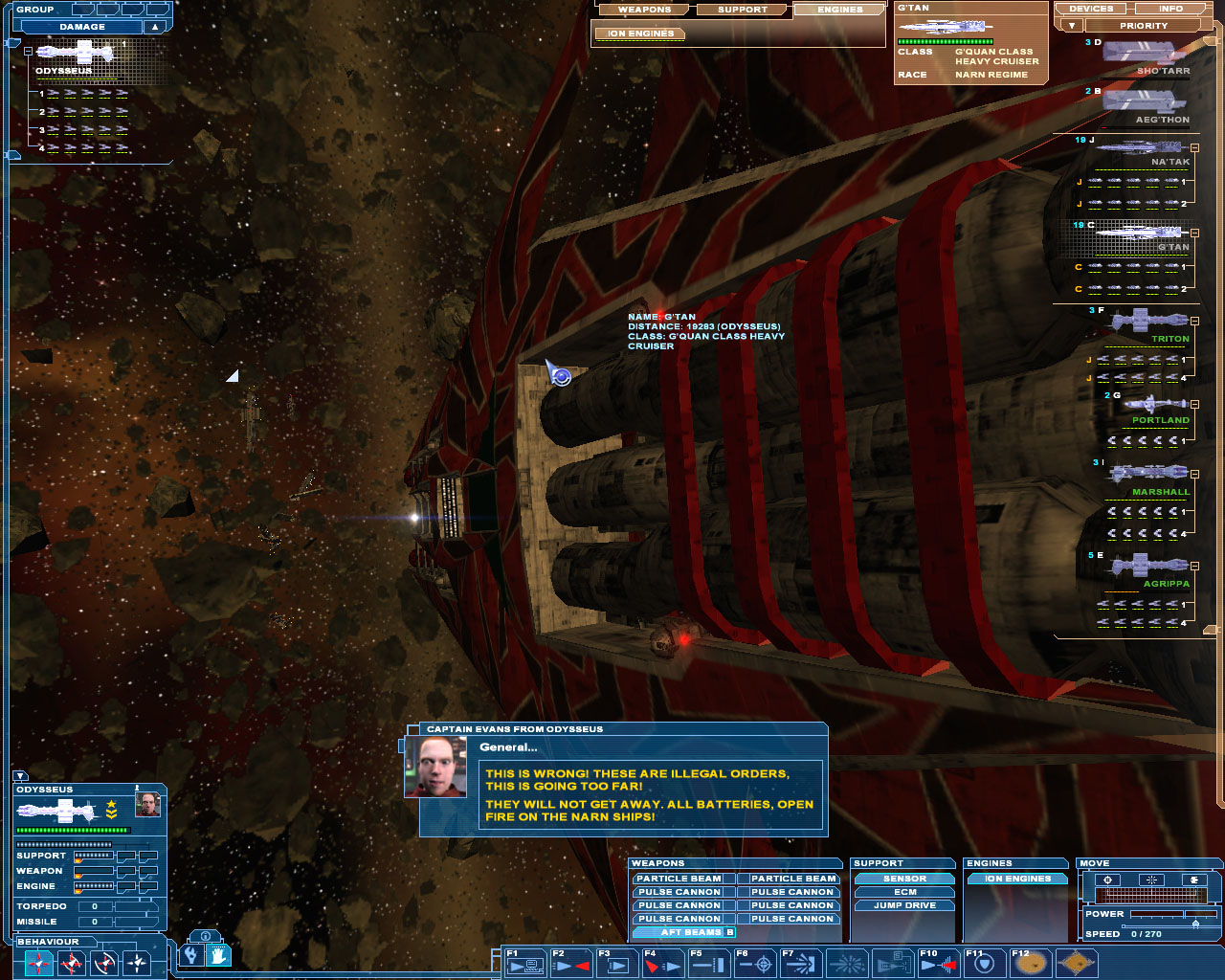Click the F10 command icon

pos(938,964)
